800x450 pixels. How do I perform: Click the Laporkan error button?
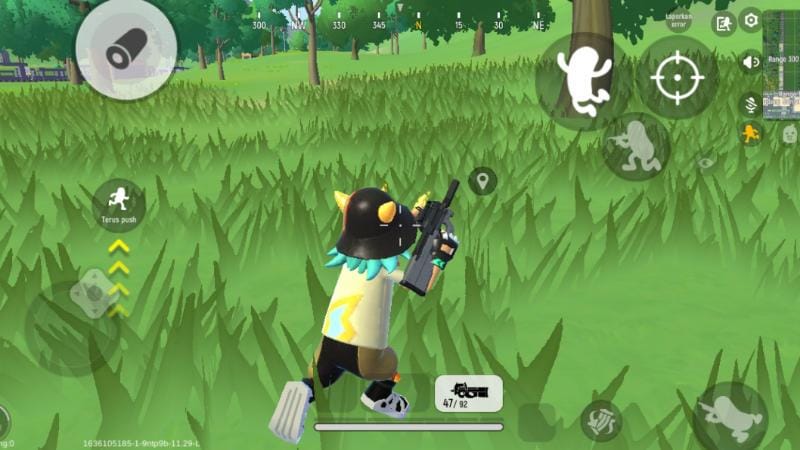(679, 21)
